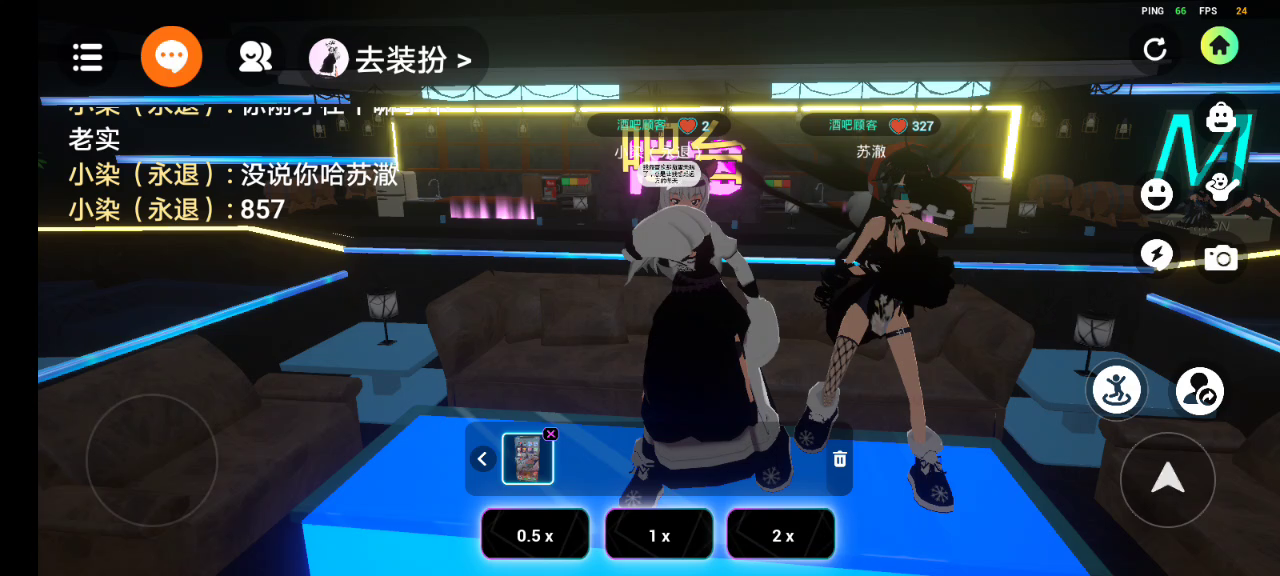
Task: Activate the lightning bolt button
Action: click(x=1157, y=255)
